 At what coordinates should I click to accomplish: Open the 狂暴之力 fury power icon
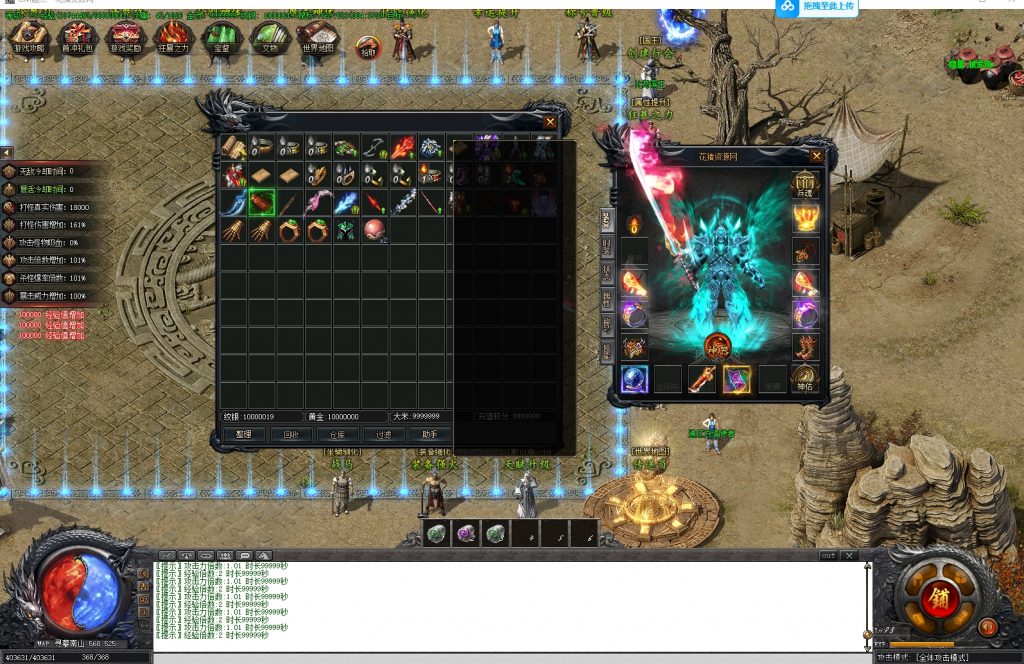pos(173,38)
